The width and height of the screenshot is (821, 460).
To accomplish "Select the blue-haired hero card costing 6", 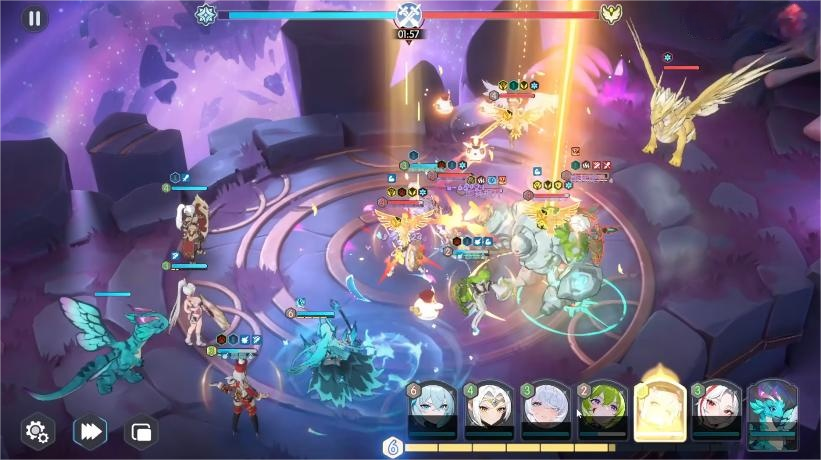I will 432,411.
